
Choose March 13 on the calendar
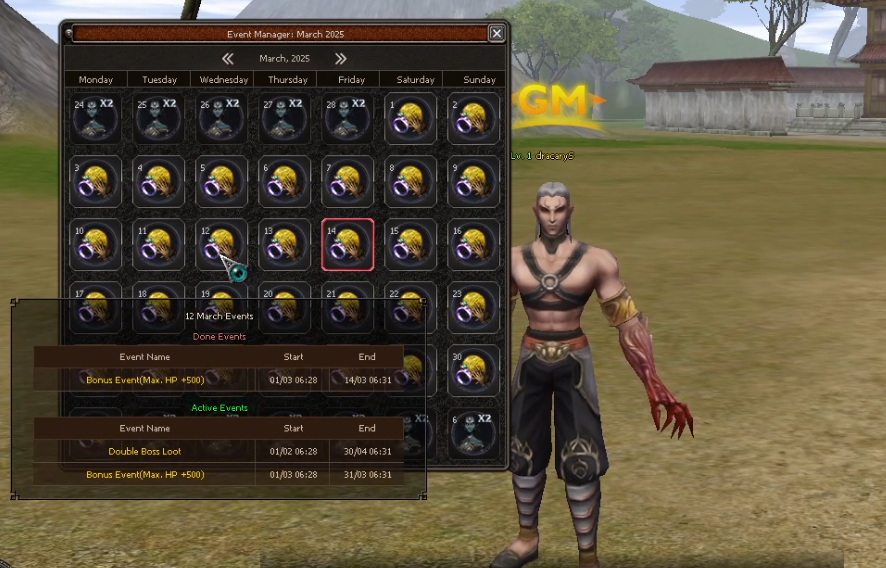pyautogui.click(x=284, y=245)
